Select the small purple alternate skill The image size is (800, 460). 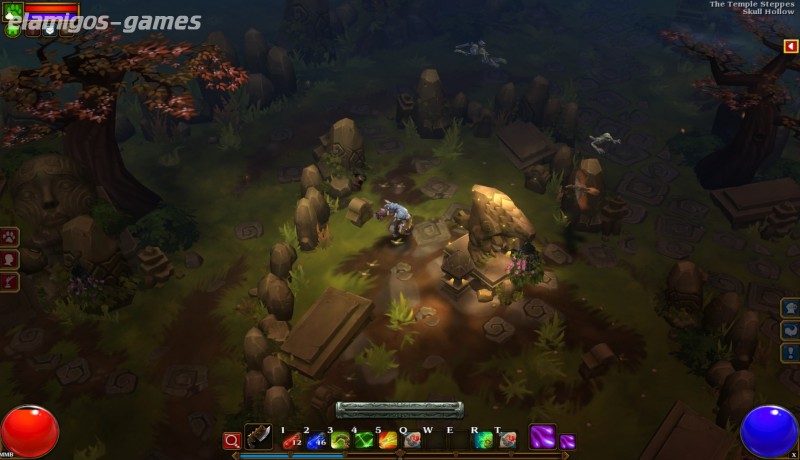click(x=567, y=441)
